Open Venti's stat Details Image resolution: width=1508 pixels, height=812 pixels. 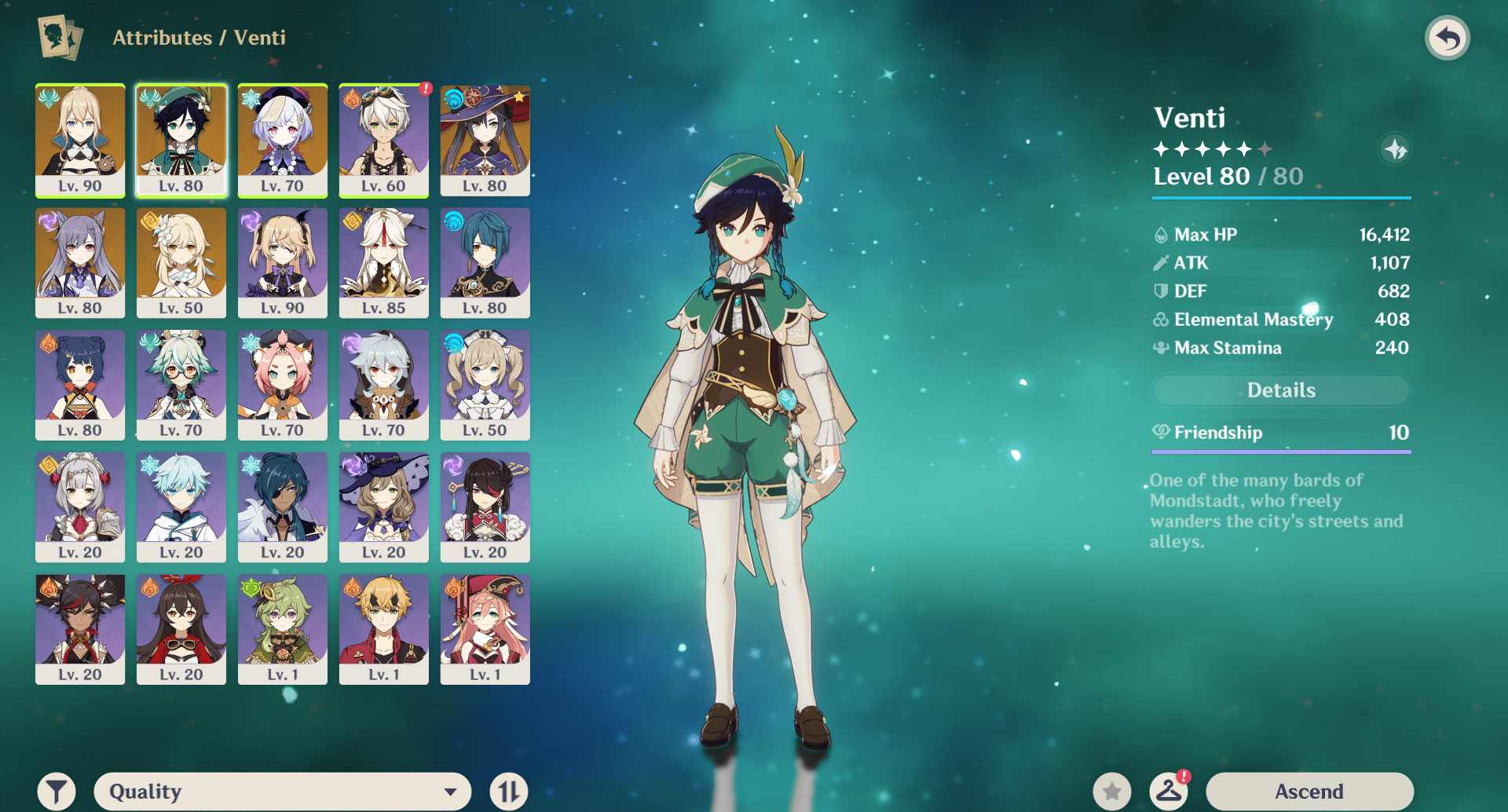[1281, 390]
